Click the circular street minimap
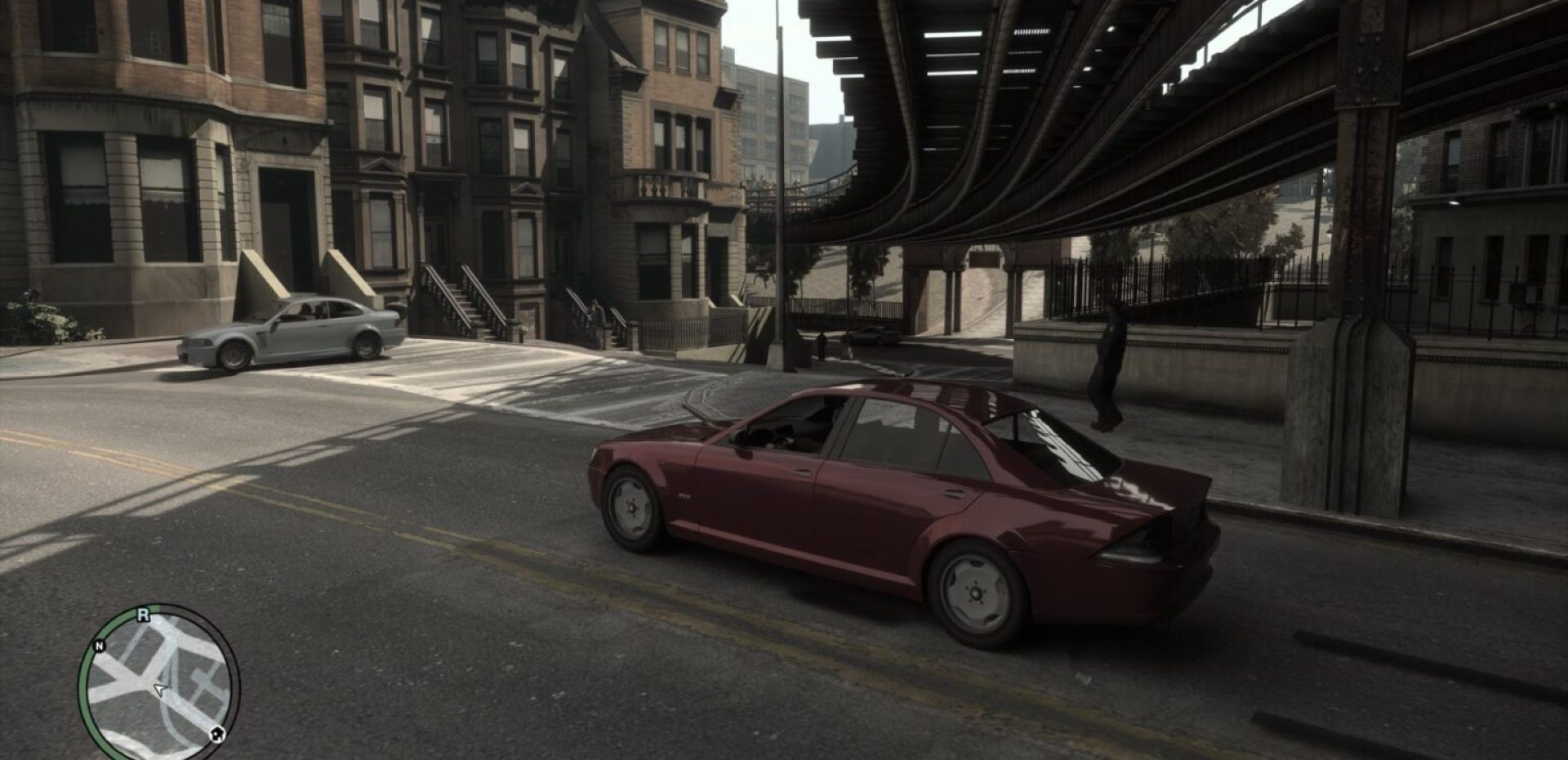1568x760 pixels. pyautogui.click(x=158, y=685)
